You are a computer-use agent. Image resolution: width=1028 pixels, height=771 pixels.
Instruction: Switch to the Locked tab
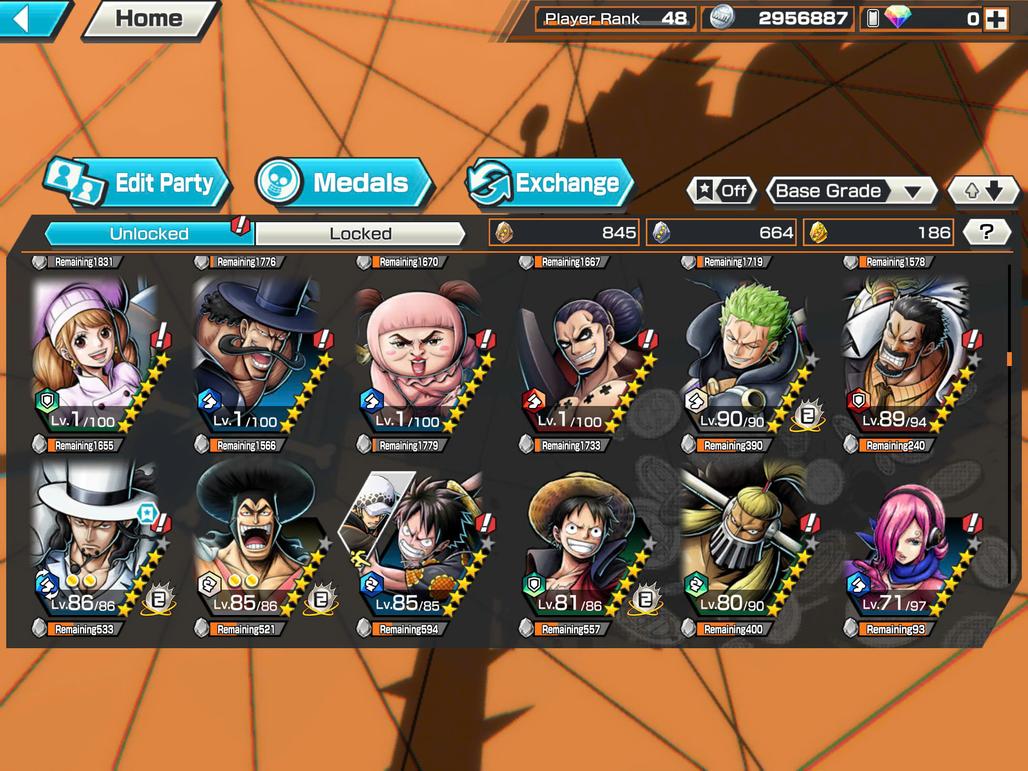[x=360, y=233]
